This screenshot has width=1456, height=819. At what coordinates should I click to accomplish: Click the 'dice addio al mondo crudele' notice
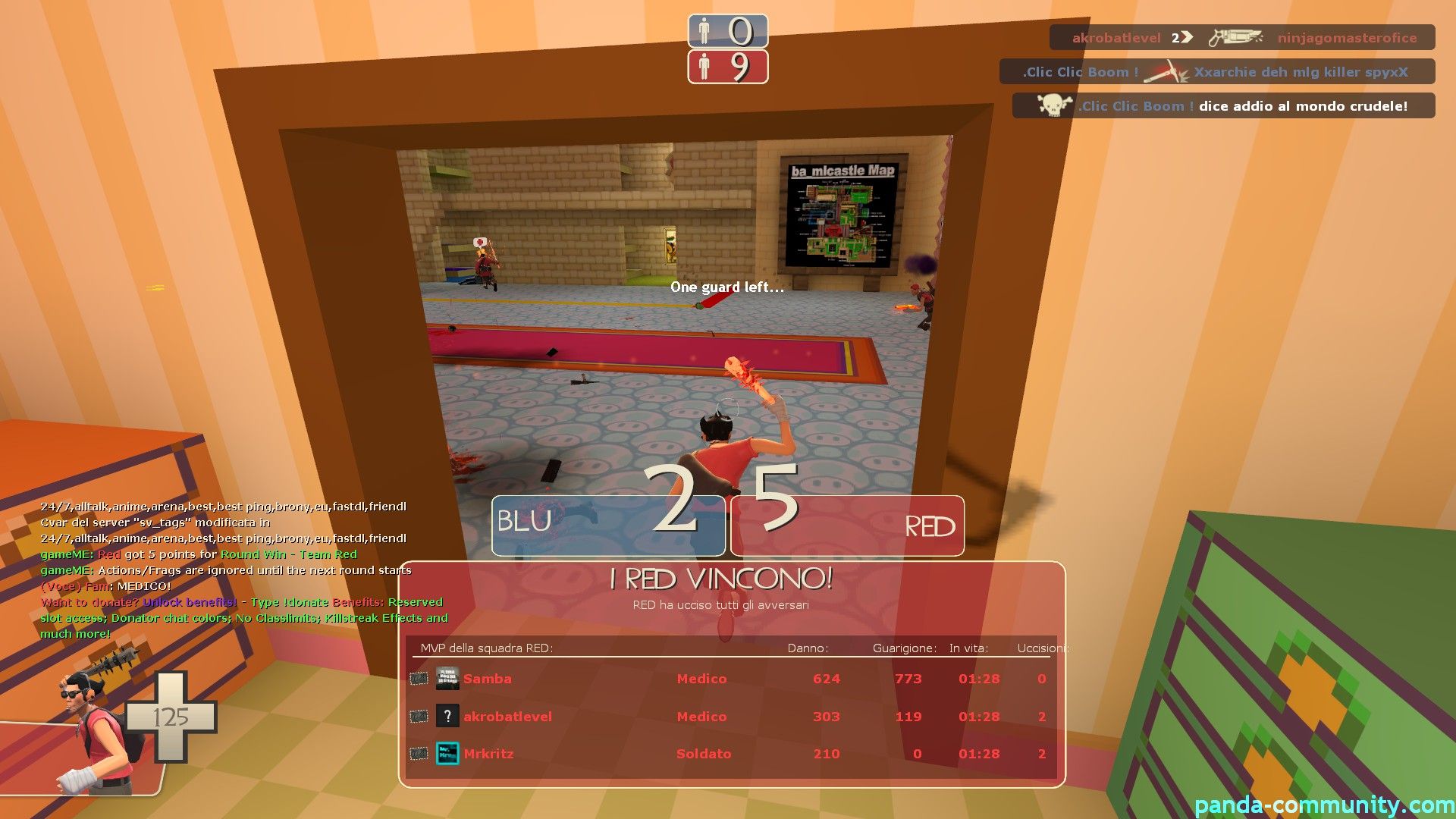tap(1223, 106)
